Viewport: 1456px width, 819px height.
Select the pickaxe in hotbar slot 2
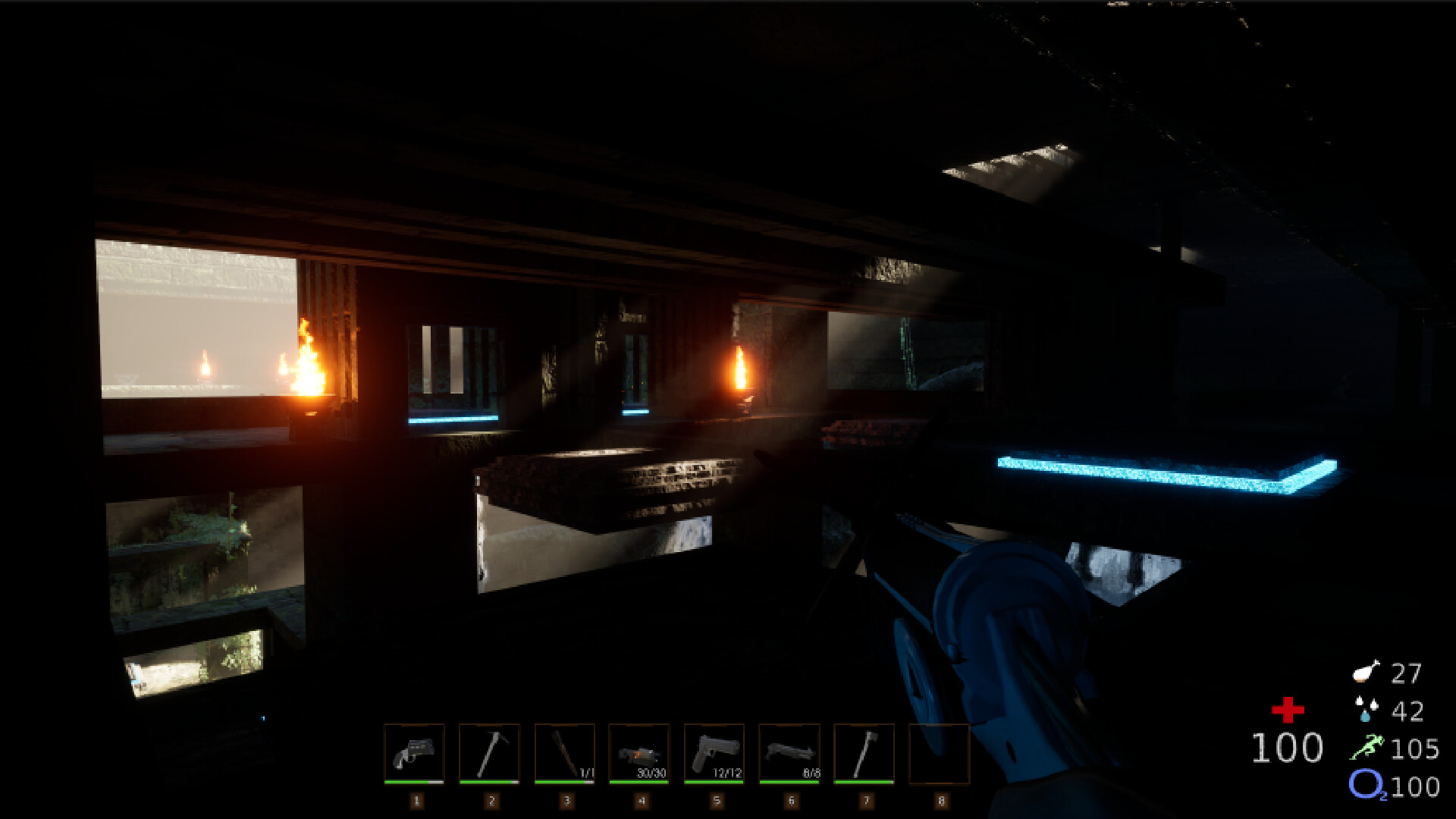(x=491, y=755)
